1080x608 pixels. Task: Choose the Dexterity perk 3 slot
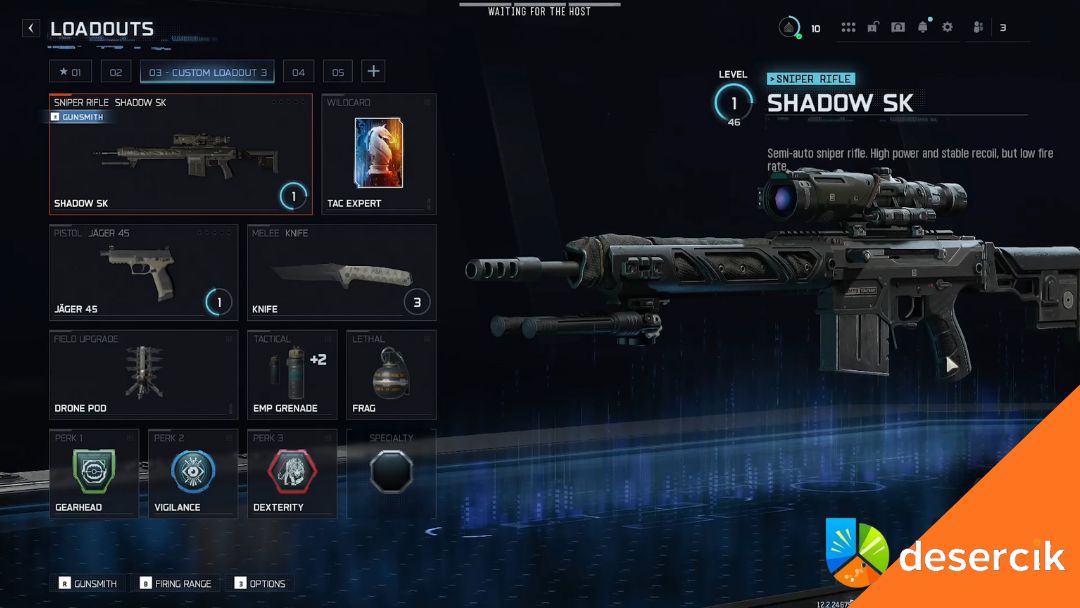tap(292, 473)
